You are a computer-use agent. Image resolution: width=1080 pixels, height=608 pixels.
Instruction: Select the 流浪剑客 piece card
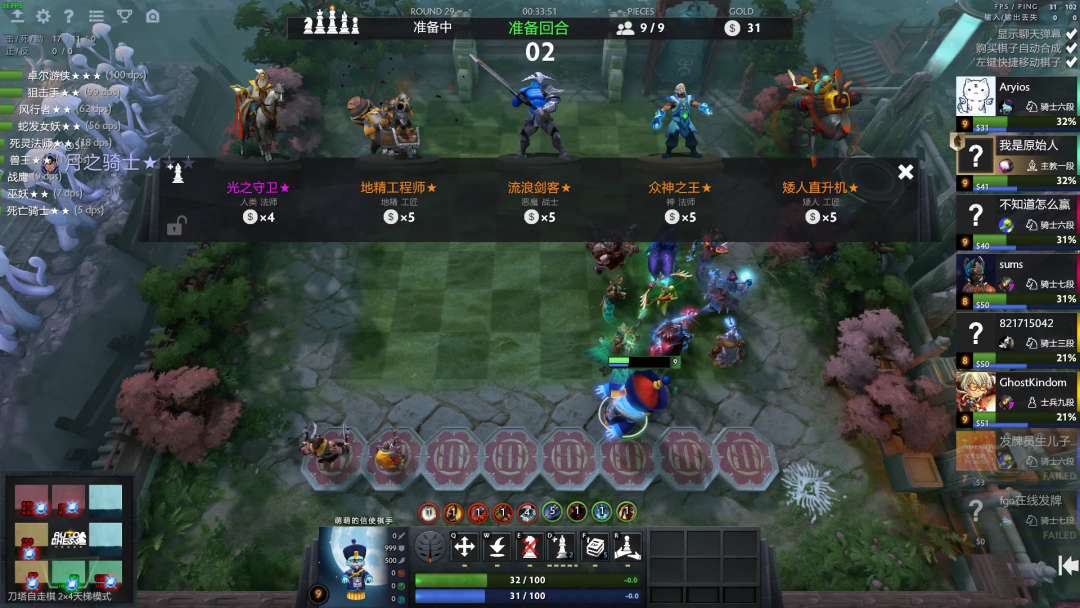click(539, 200)
